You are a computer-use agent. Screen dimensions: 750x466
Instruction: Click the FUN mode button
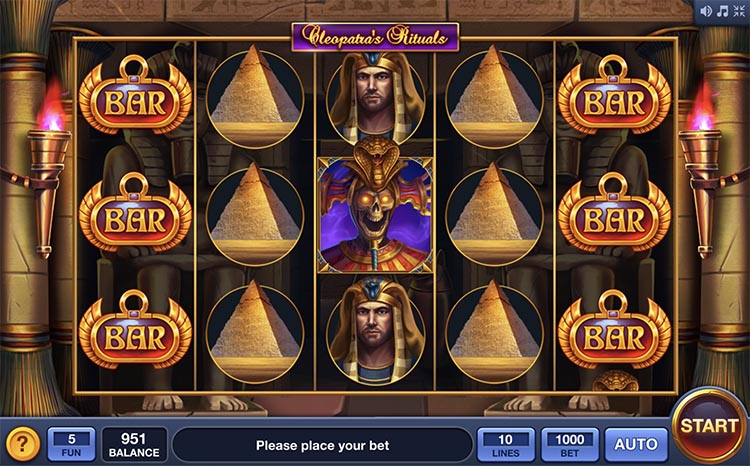click(72, 443)
